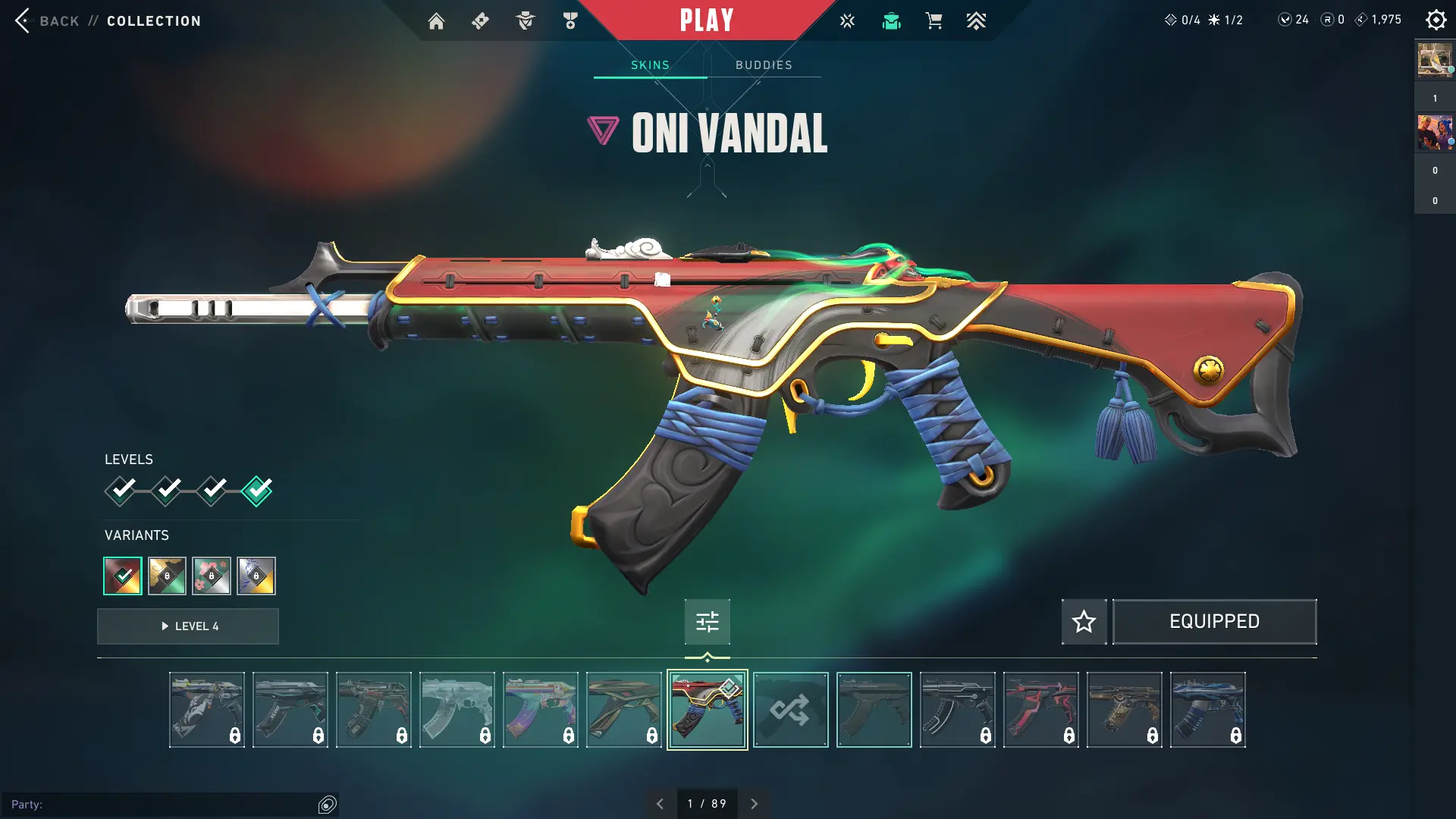Select the red and pink locked Vandal thumbnail
Viewport: 1456px width, 819px height.
pyautogui.click(x=1040, y=710)
